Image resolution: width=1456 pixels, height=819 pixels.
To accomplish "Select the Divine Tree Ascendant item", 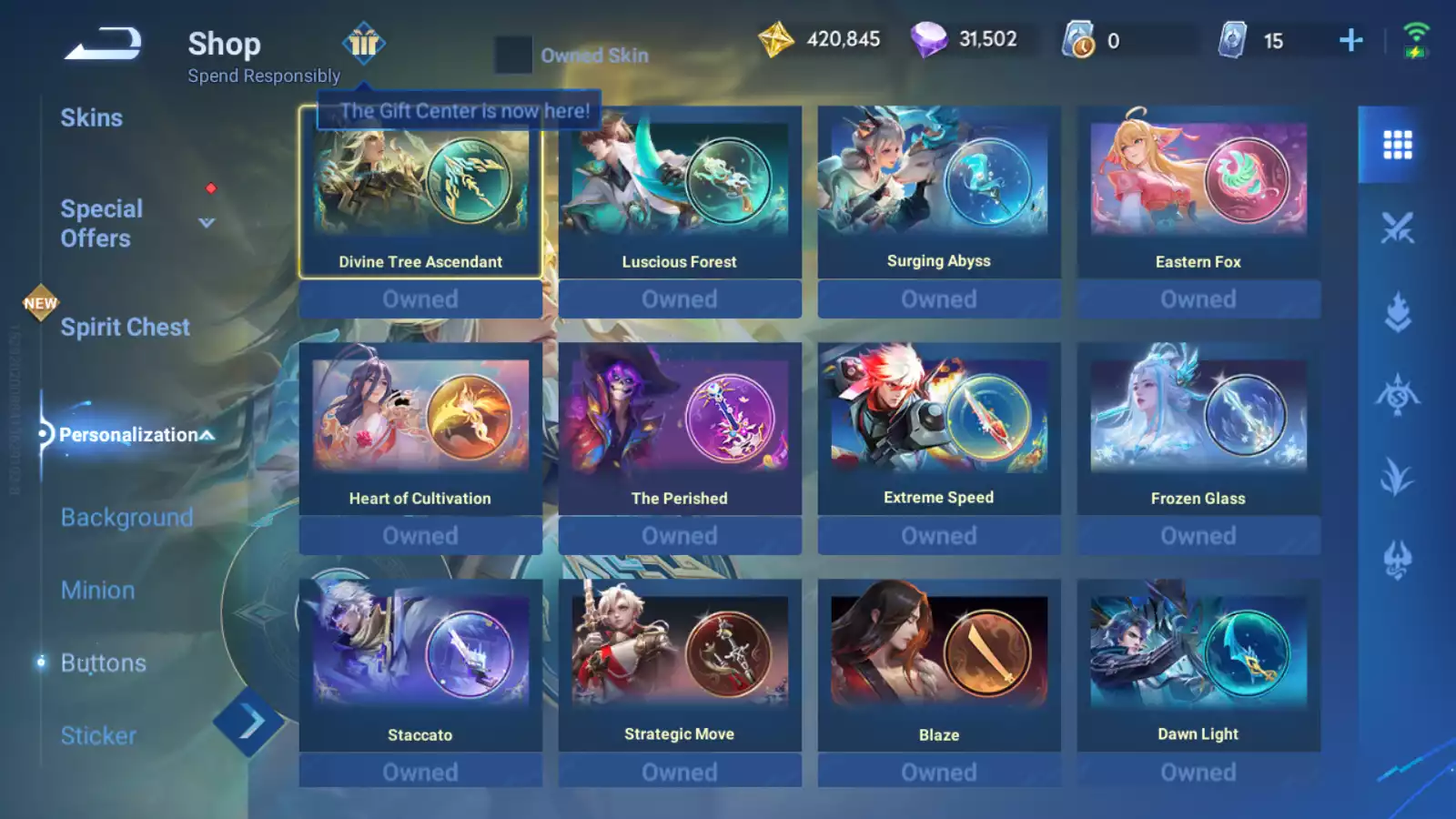I will pos(420,192).
